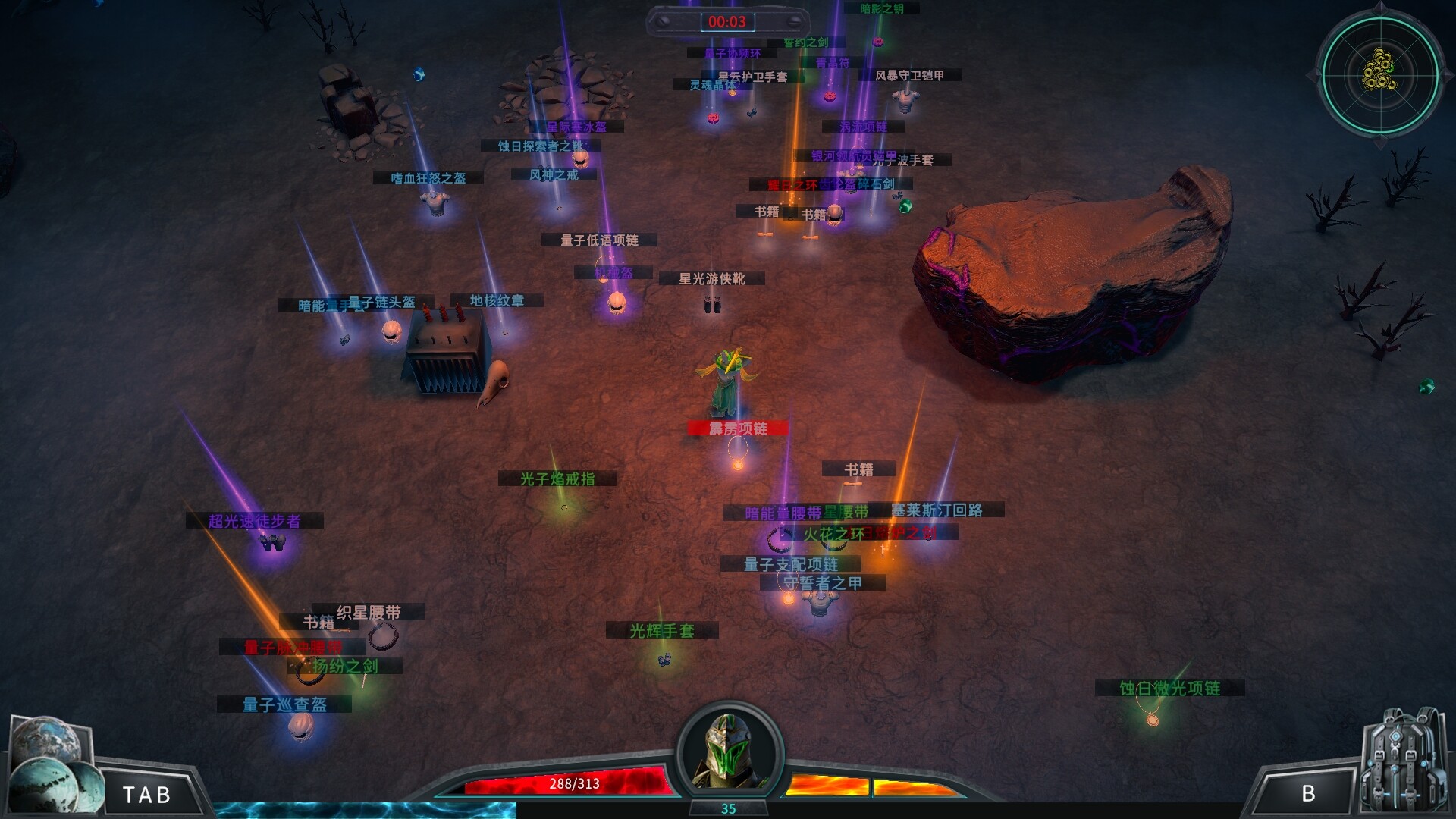
Task: Click the 量子支配项链 loot label
Action: [x=790, y=564]
